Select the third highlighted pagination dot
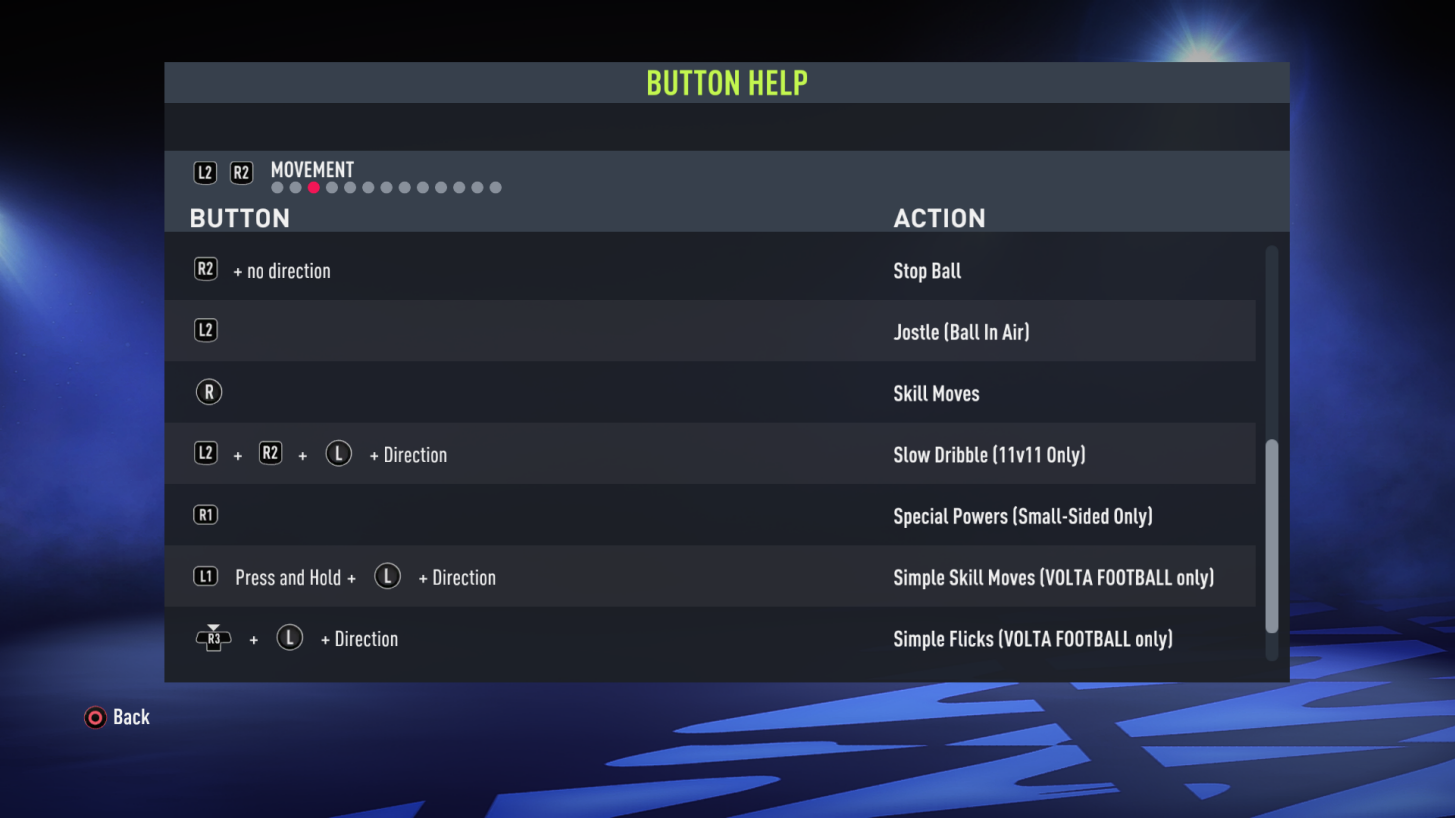The image size is (1455, 818). coord(313,187)
